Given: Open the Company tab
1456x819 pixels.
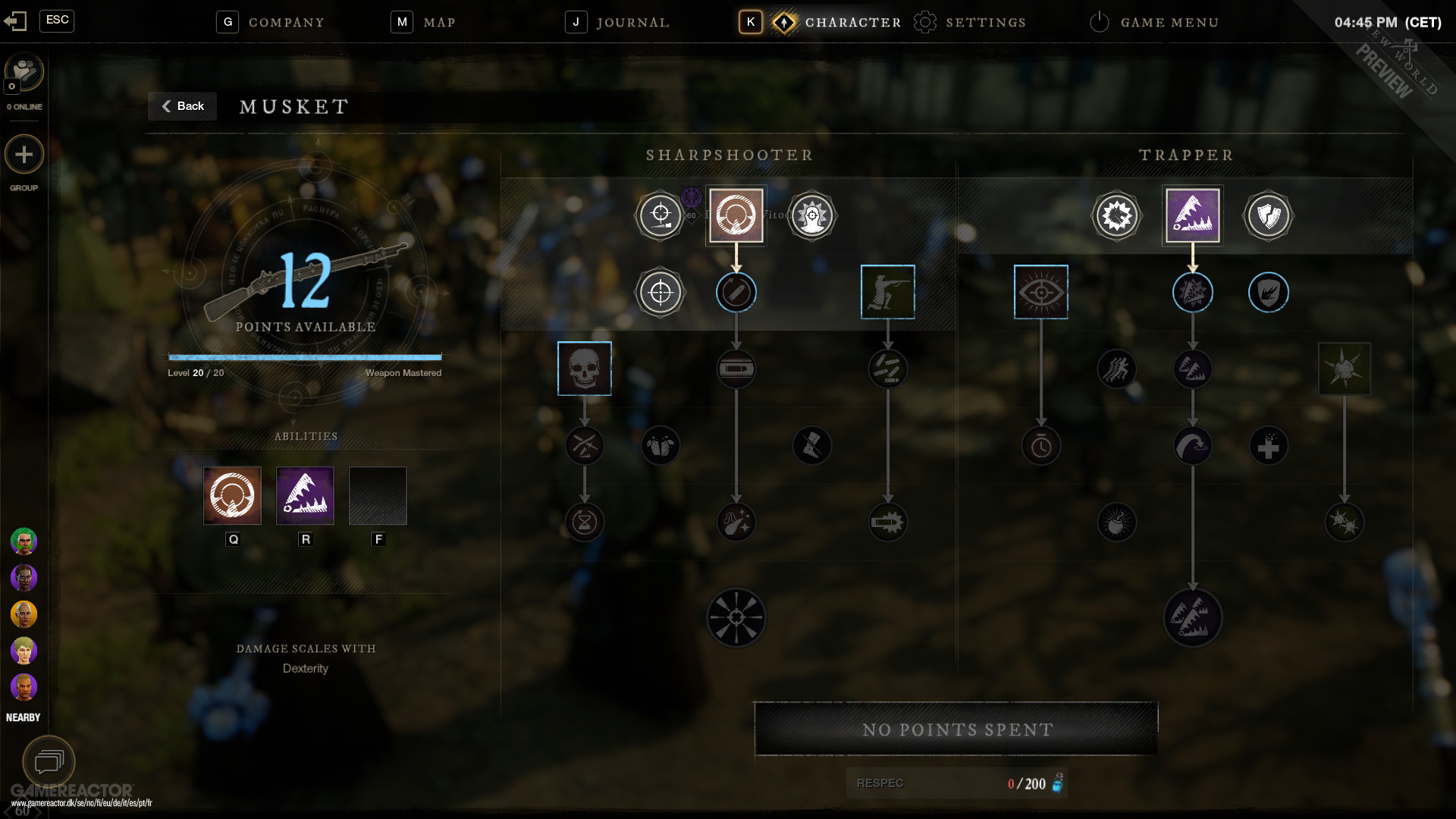Looking at the screenshot, I should pos(286,23).
